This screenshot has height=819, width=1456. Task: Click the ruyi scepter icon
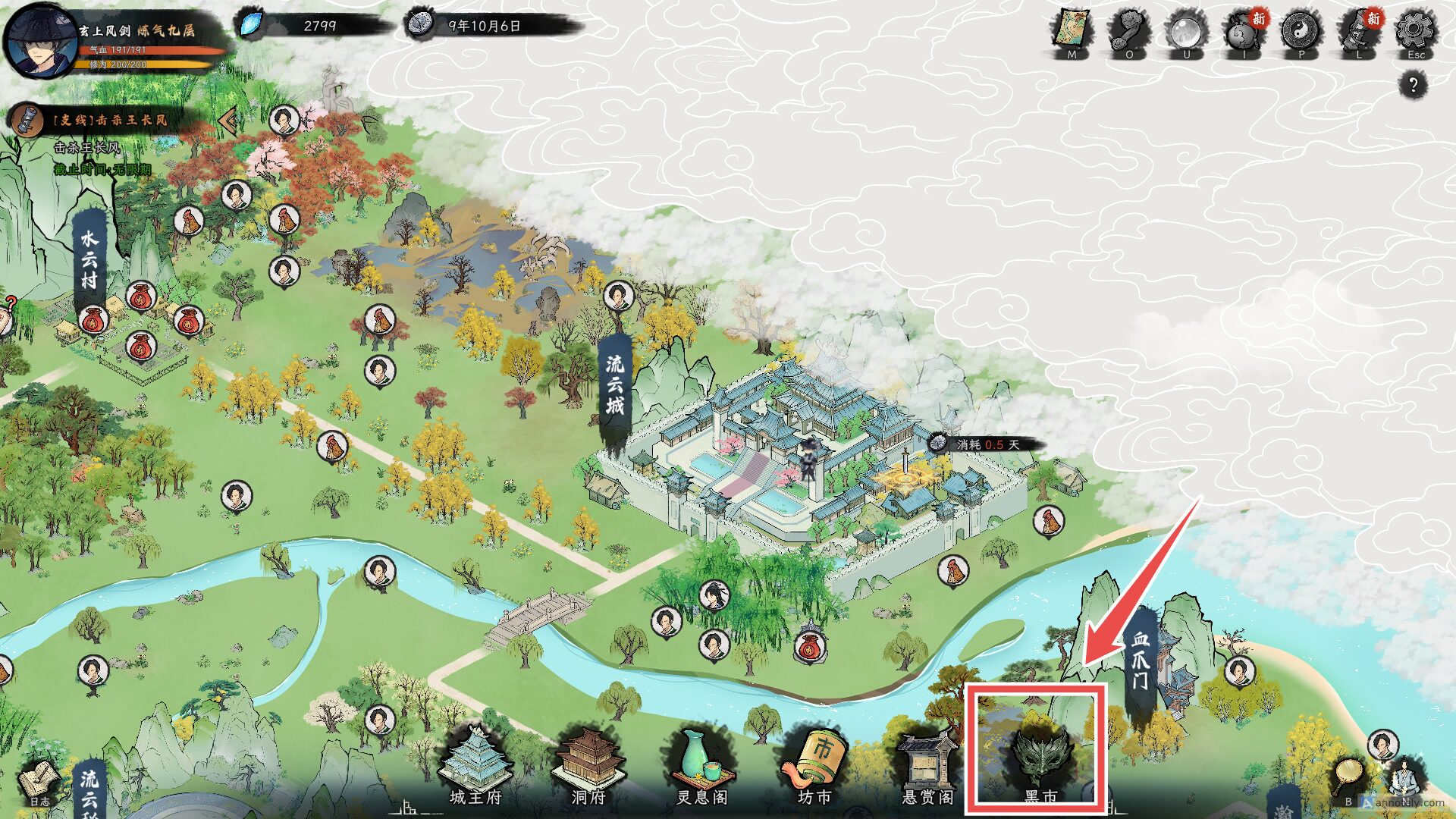[1129, 32]
